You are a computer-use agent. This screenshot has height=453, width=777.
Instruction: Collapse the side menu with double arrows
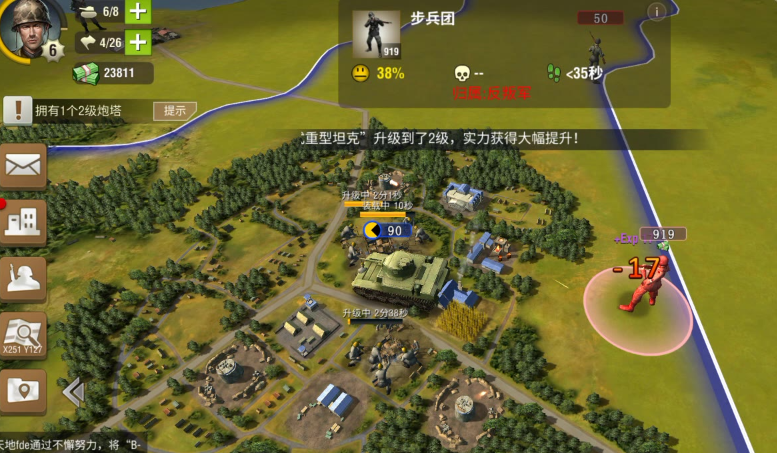[73, 392]
